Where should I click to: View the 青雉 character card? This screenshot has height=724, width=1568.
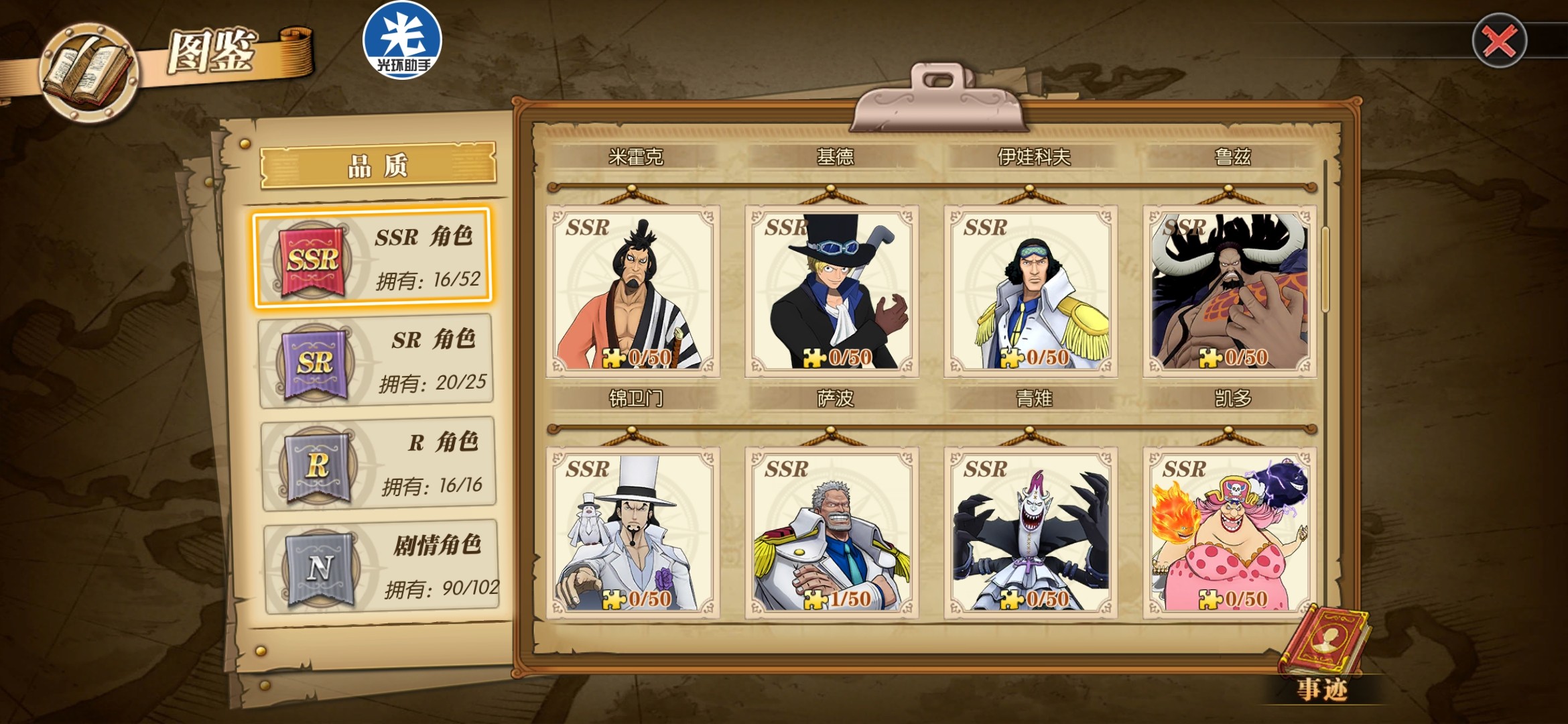pos(1030,292)
